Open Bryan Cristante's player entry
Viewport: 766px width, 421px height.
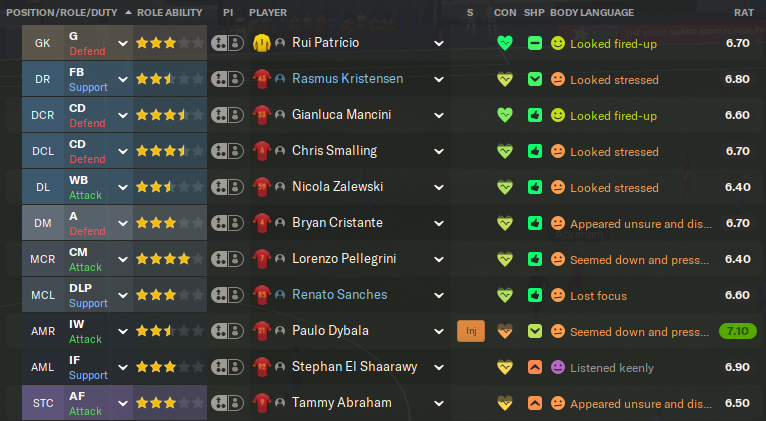(x=337, y=223)
